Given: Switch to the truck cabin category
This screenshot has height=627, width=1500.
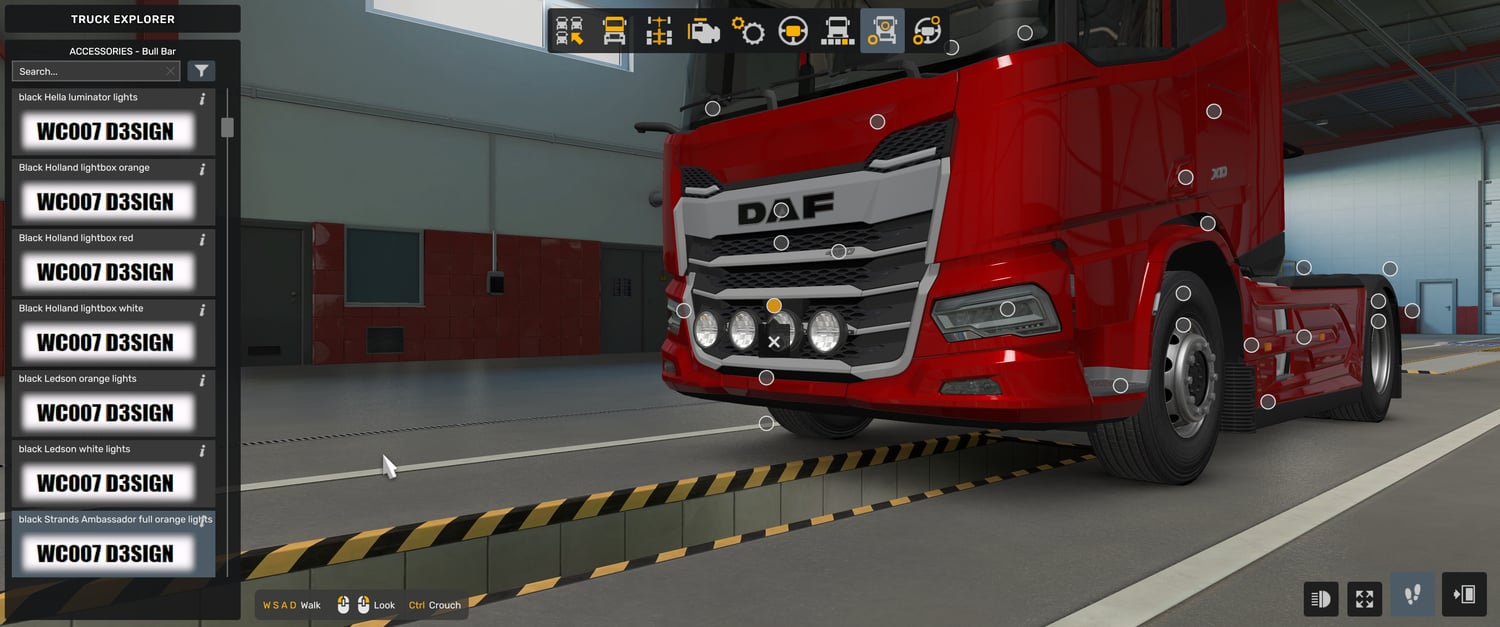Looking at the screenshot, I should tap(614, 32).
